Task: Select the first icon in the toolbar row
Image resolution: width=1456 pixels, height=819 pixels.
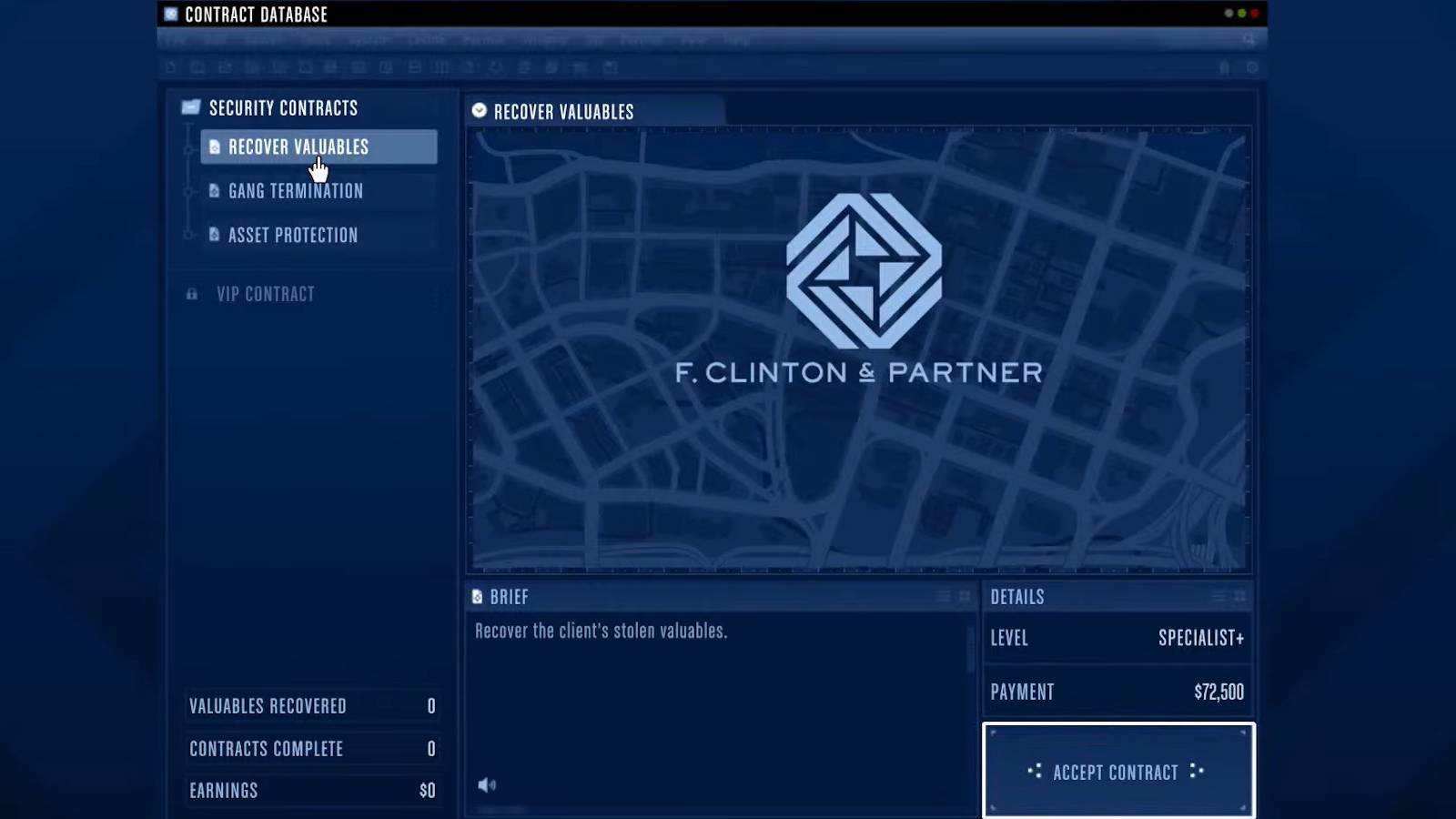Action: (x=170, y=66)
